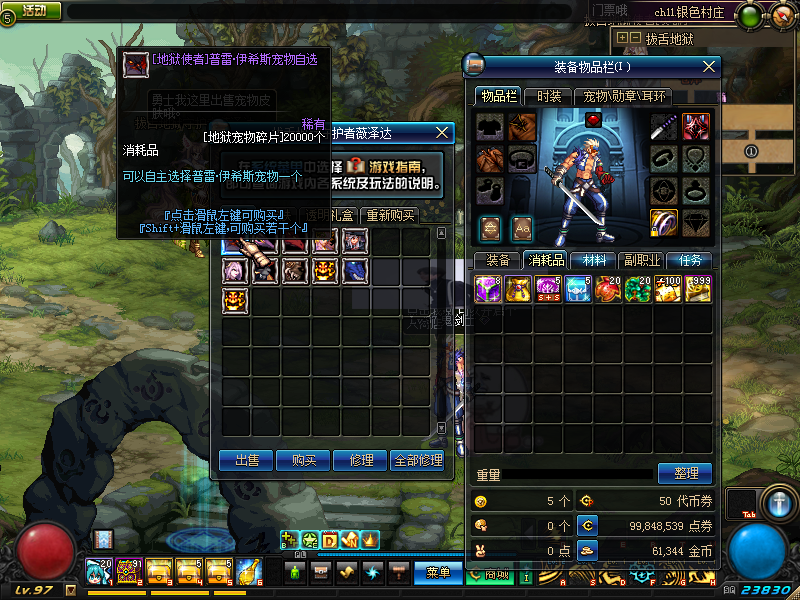This screenshot has width=800, height=600.
Task: Choose 全部修理 (Repair All)
Action: pos(418,460)
